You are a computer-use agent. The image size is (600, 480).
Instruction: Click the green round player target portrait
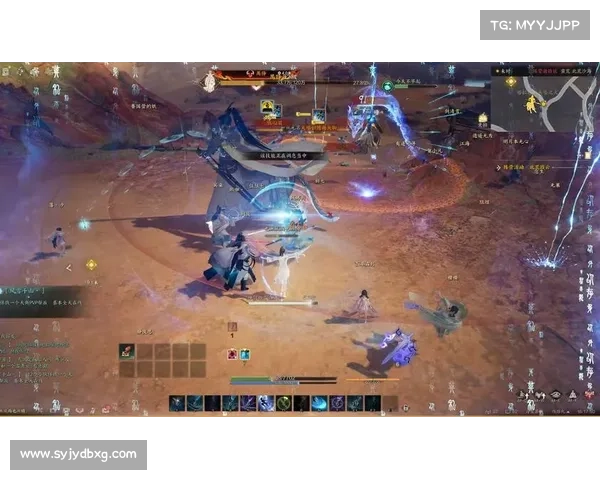click(387, 86)
